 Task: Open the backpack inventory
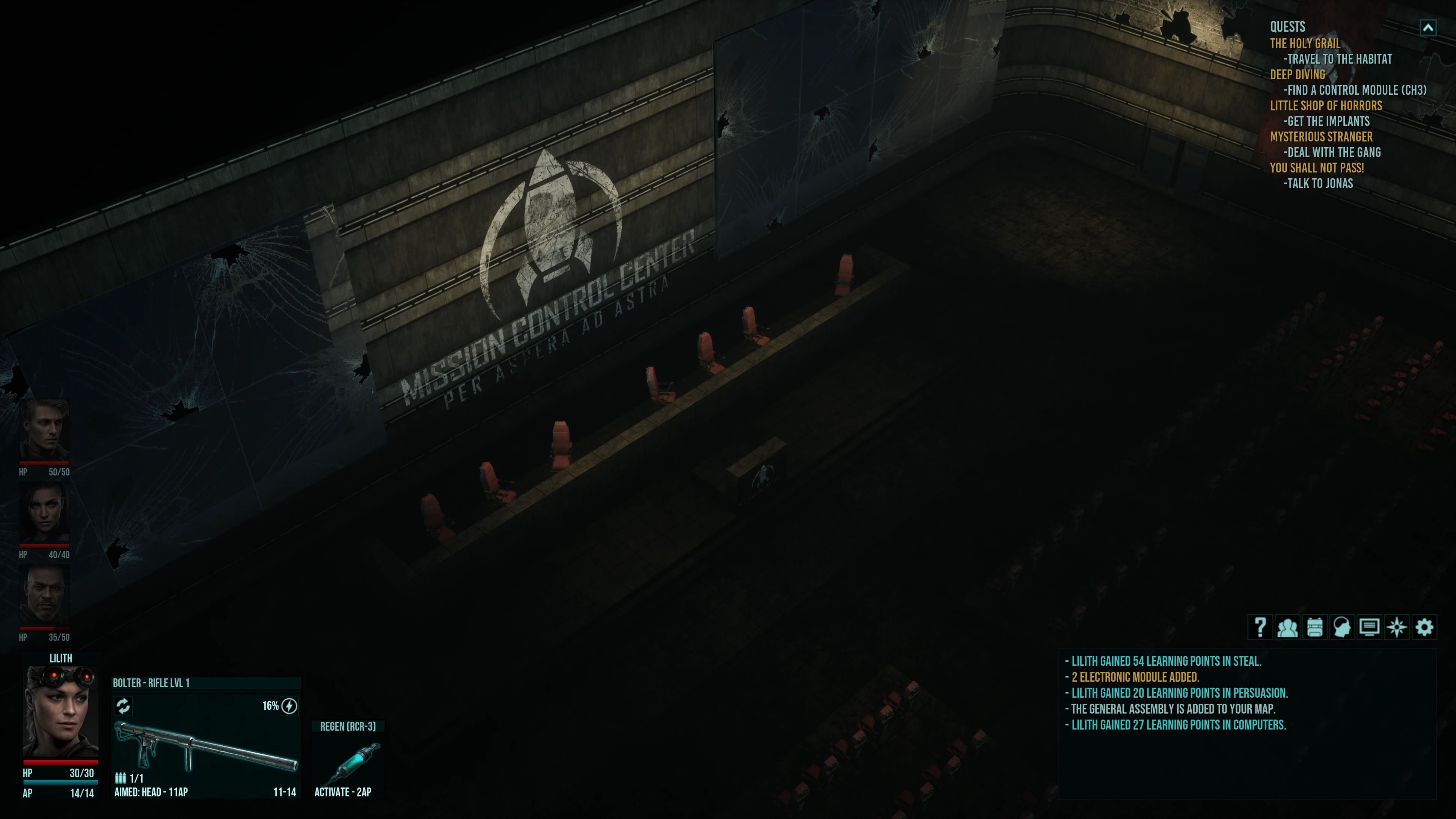(1315, 627)
